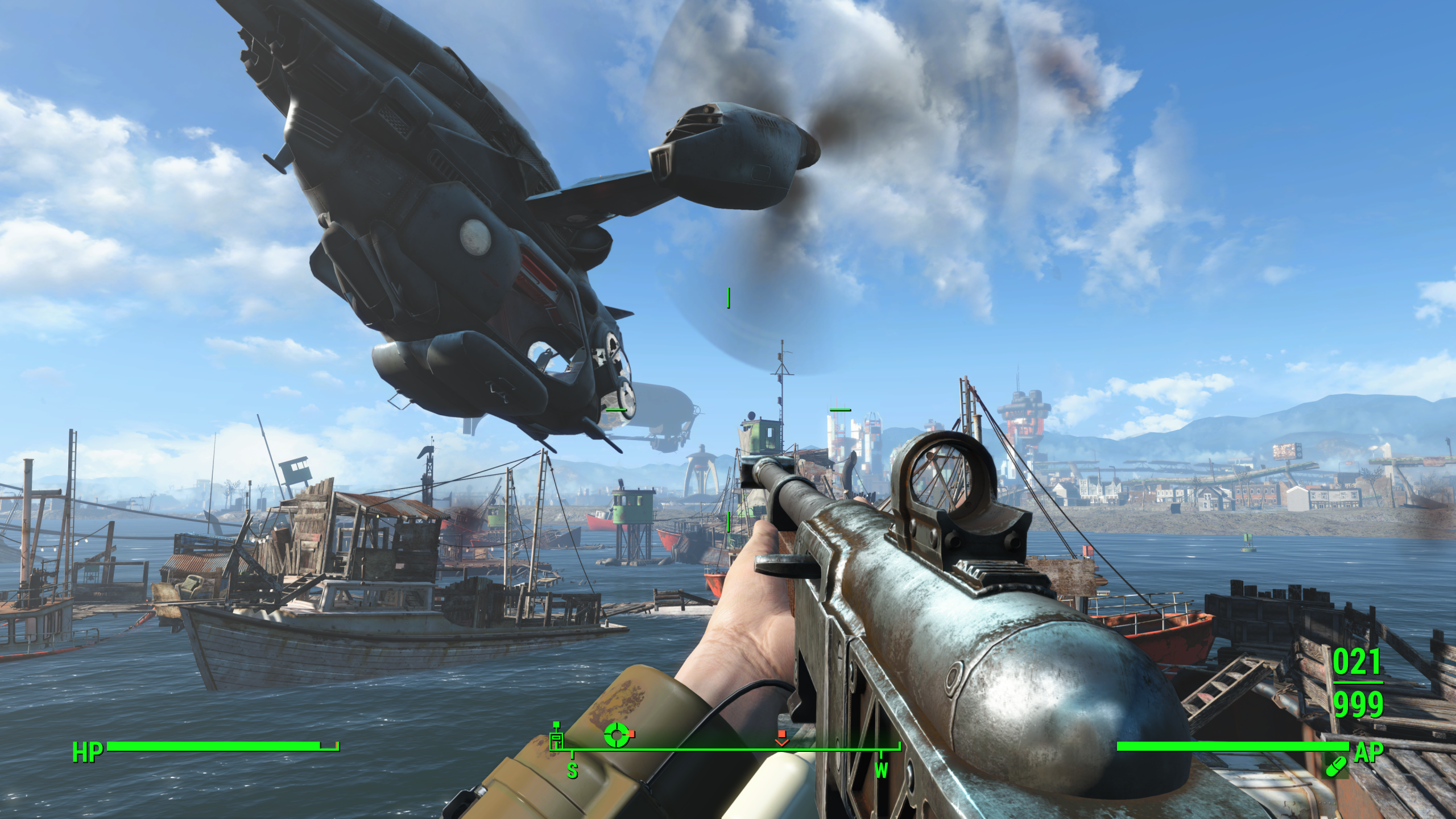Select the green building location marker on compass
The image size is (1456, 819).
pyautogui.click(x=556, y=739)
